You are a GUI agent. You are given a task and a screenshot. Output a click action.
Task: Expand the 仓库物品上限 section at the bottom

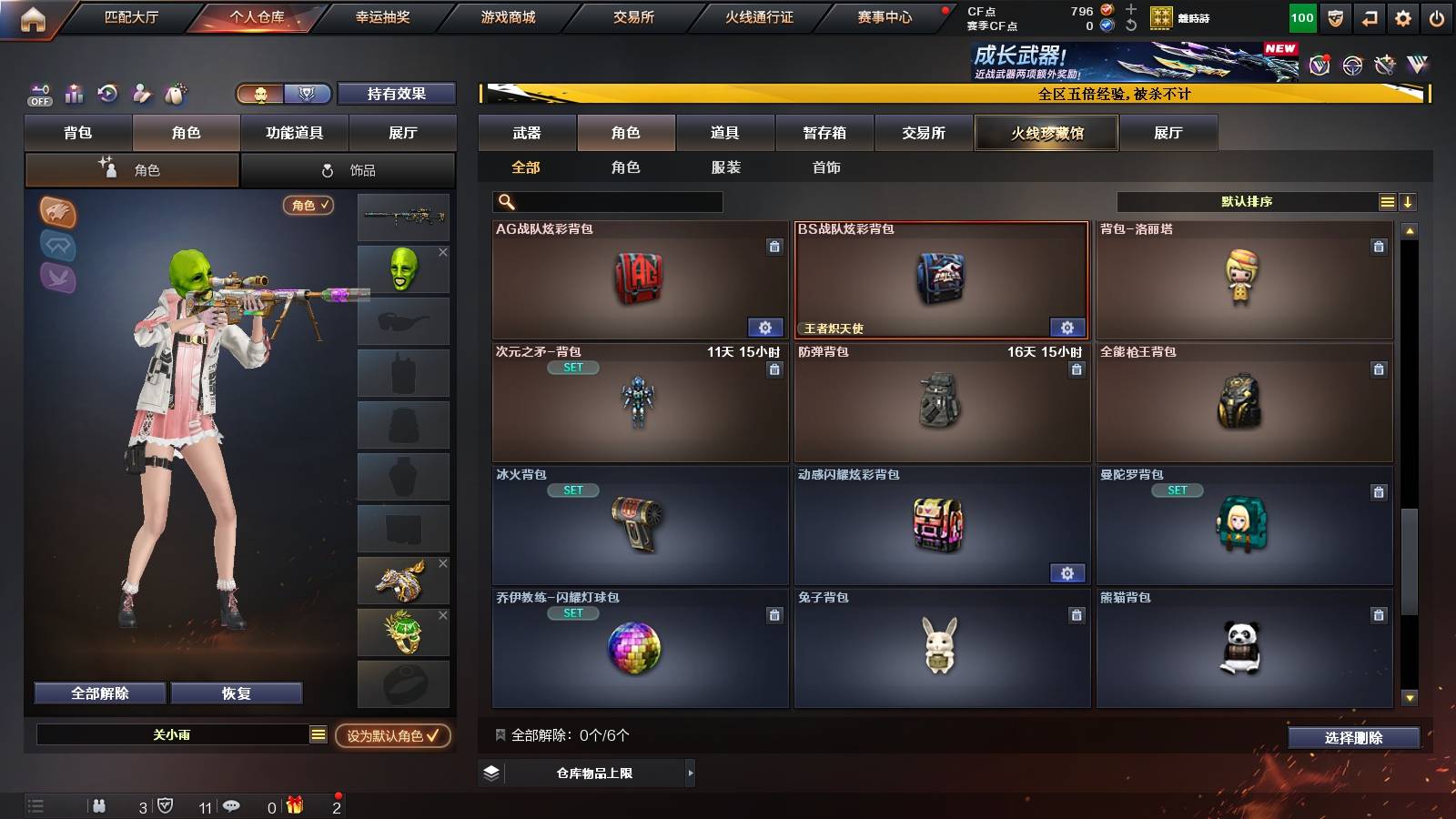597,773
